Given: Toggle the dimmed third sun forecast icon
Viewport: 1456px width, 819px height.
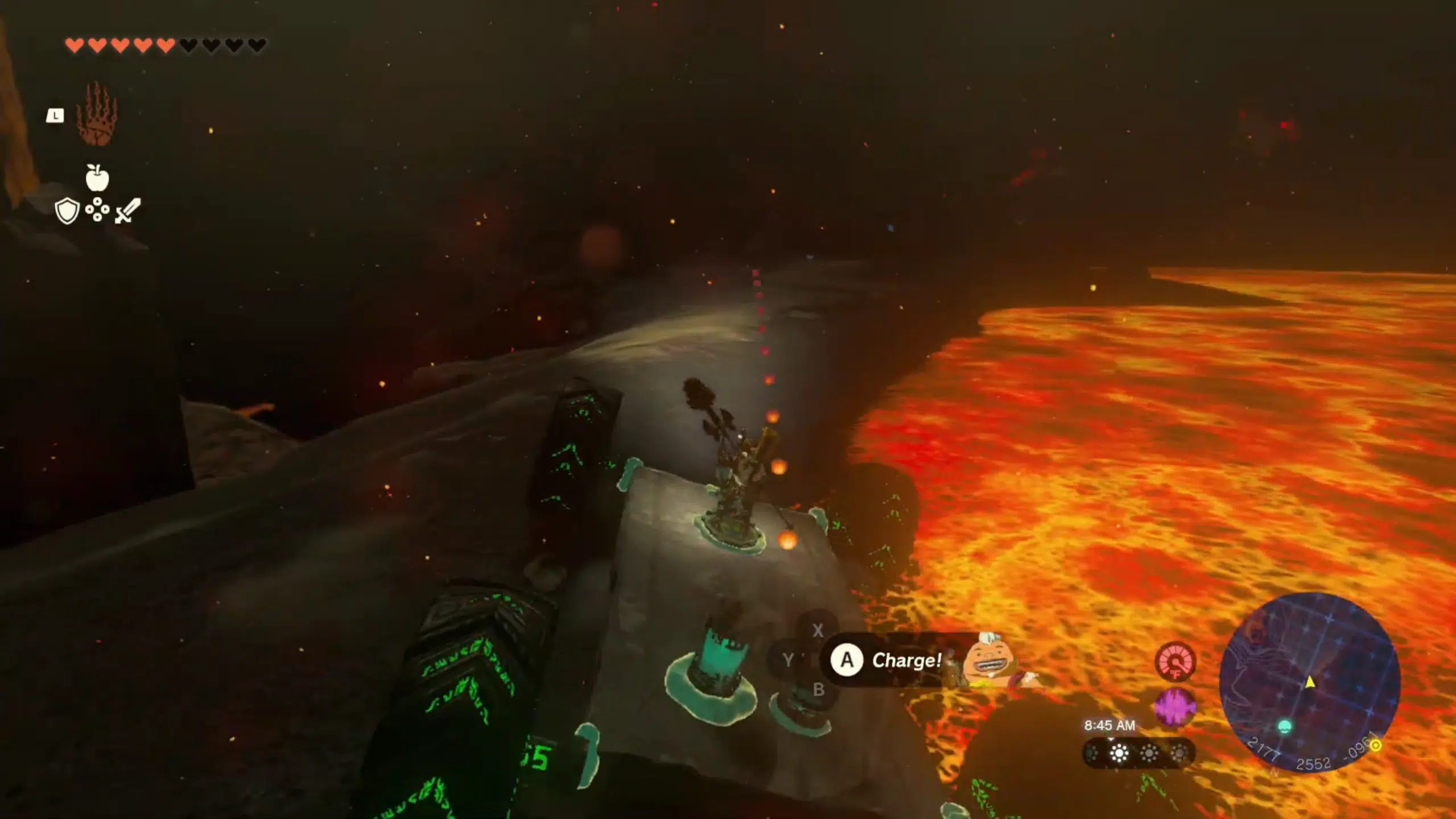Looking at the screenshot, I should [x=1149, y=753].
